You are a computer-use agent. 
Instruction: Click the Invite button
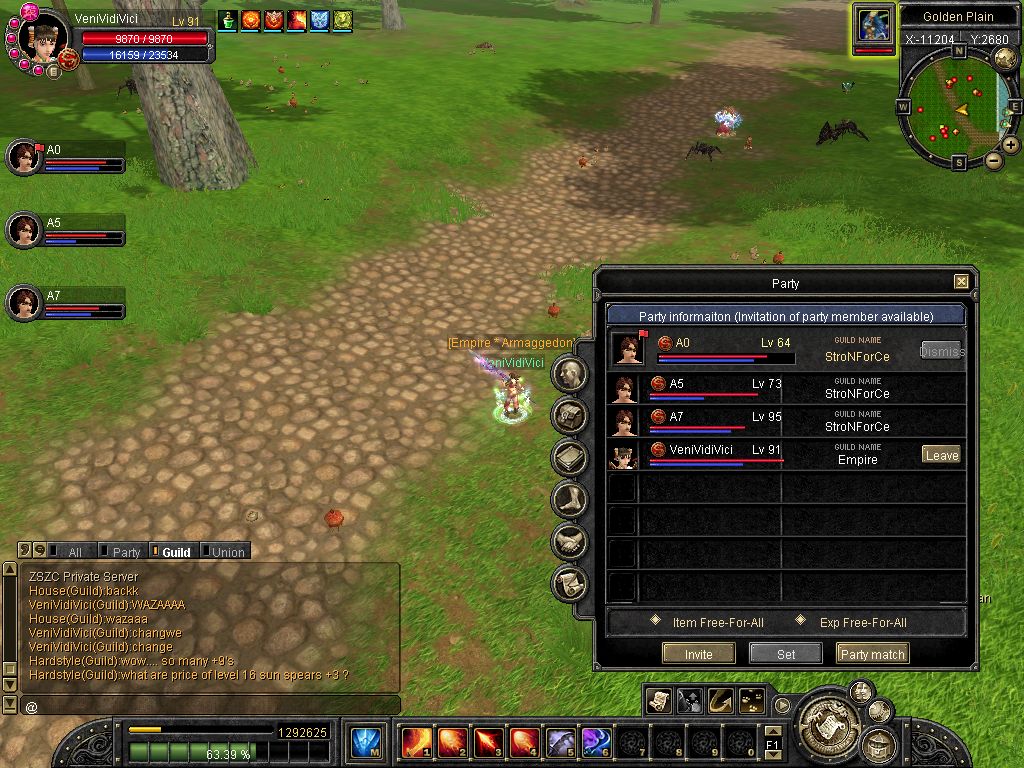(699, 654)
